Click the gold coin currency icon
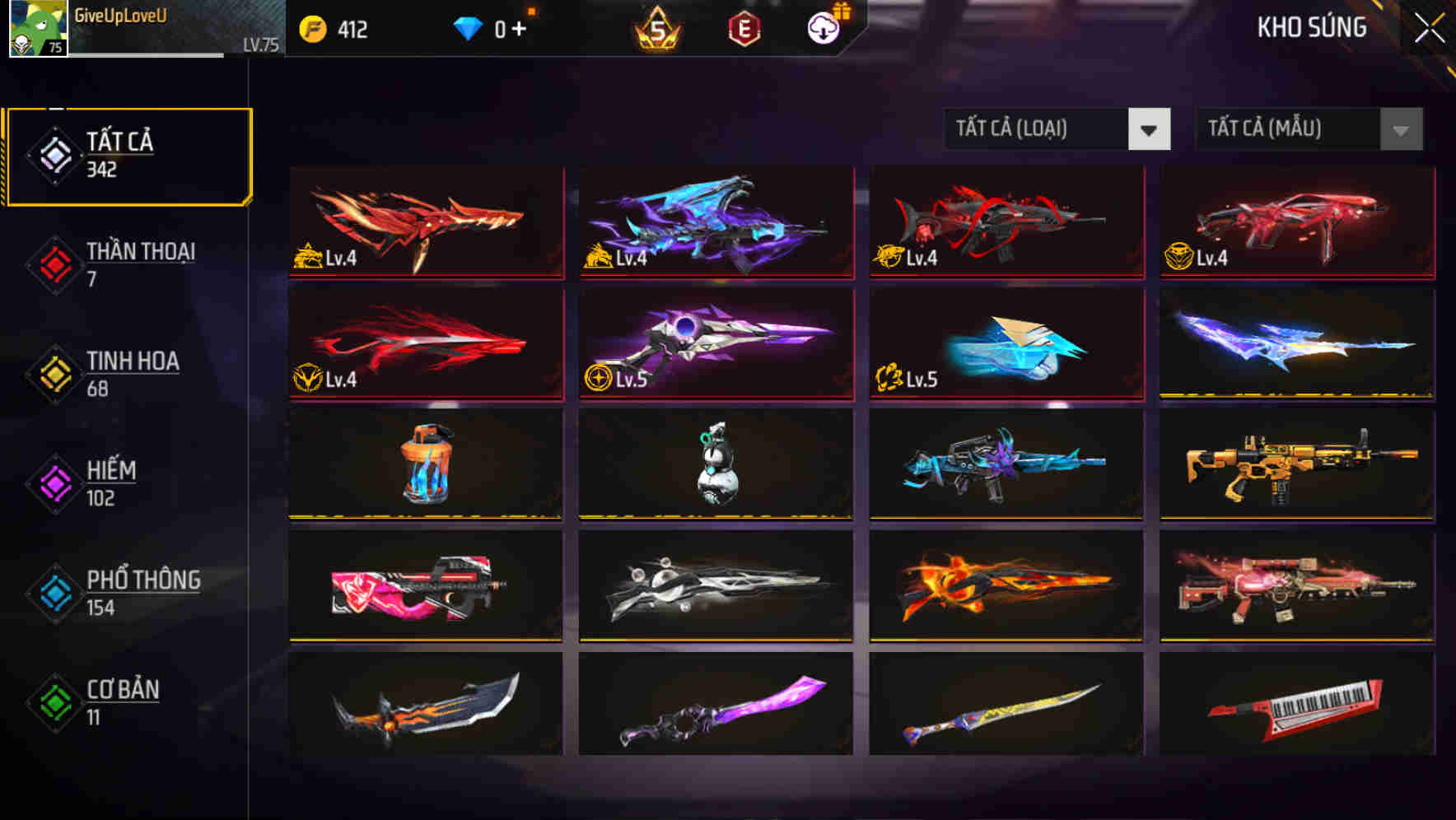This screenshot has width=1456, height=820. [x=312, y=30]
